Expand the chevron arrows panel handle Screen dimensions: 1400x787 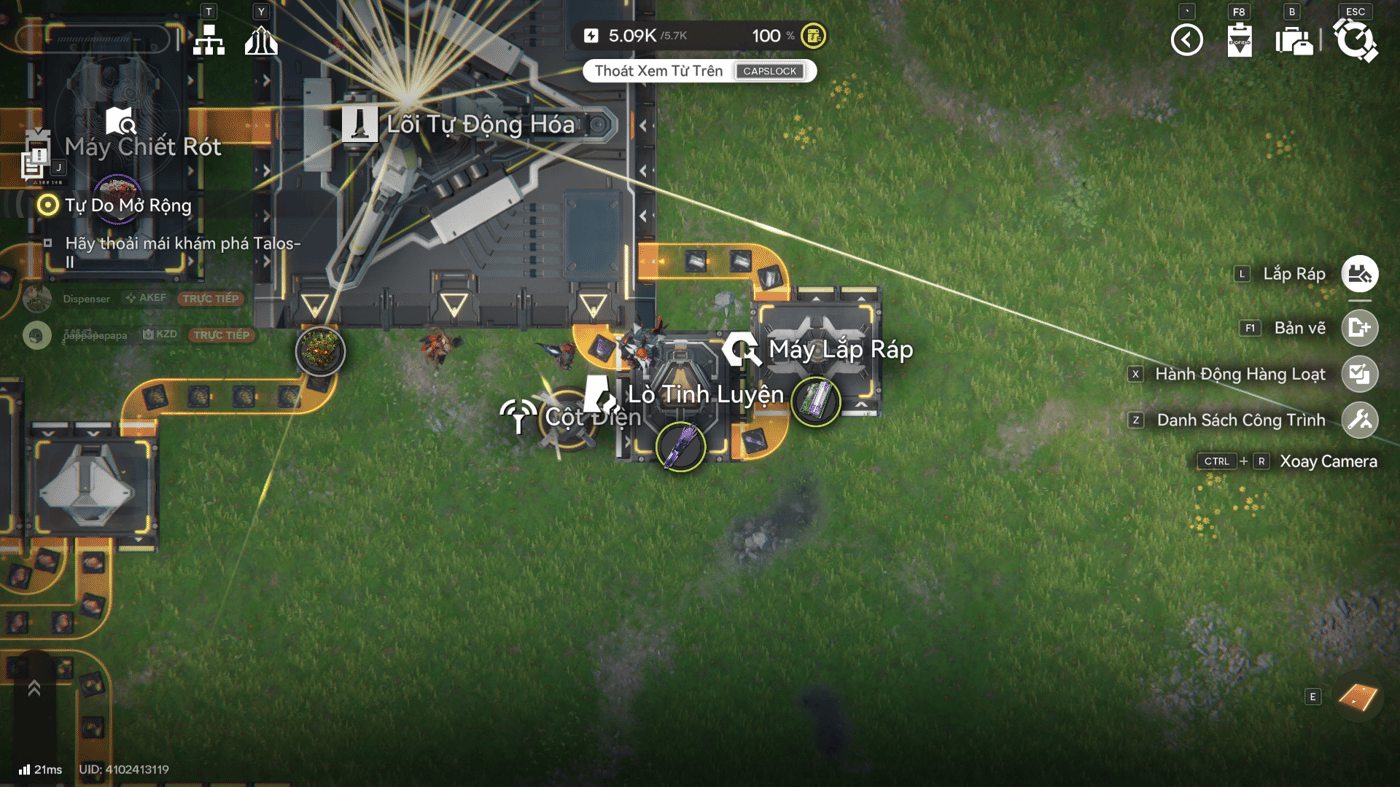34,688
